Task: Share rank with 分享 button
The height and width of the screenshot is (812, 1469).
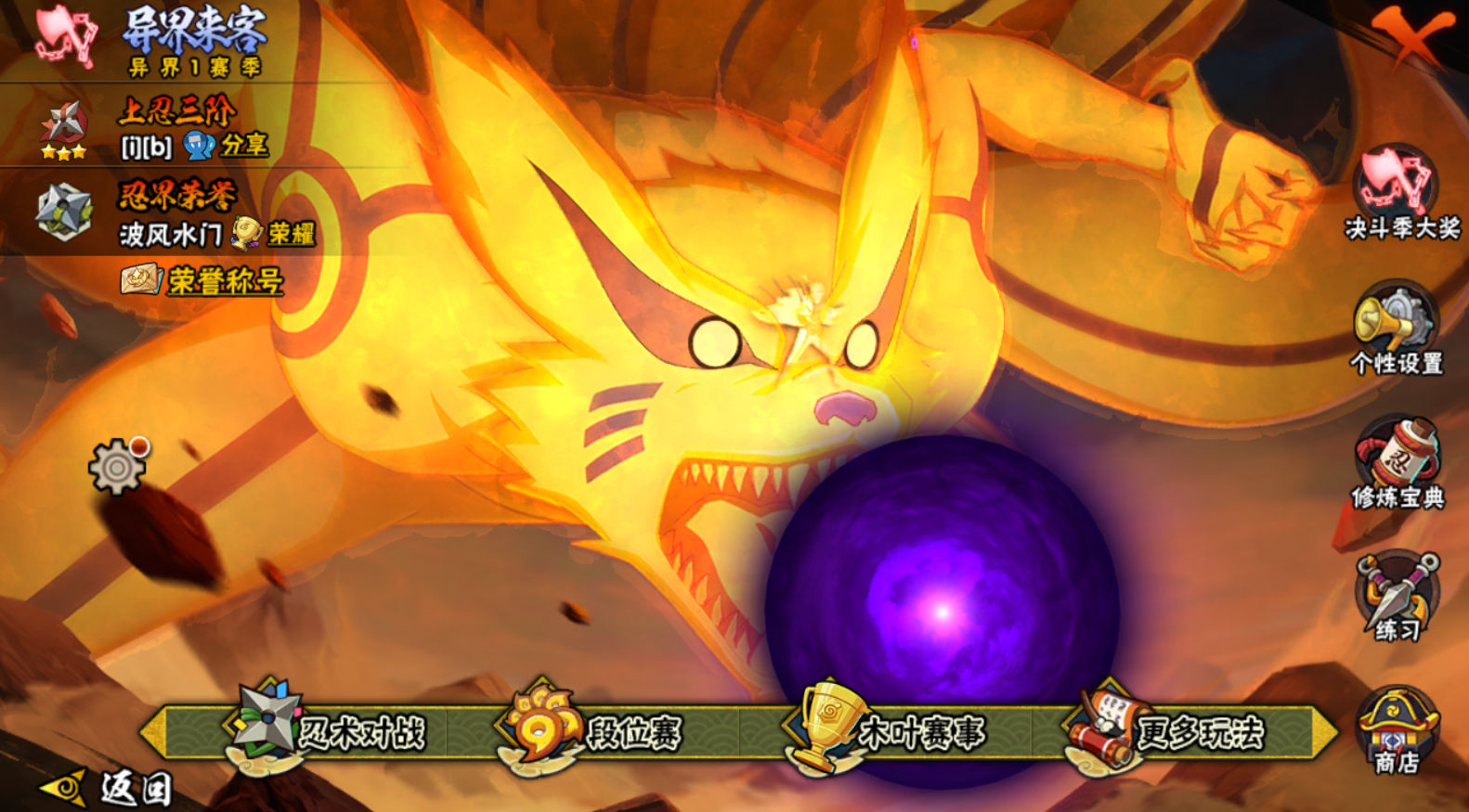Action: [227, 146]
